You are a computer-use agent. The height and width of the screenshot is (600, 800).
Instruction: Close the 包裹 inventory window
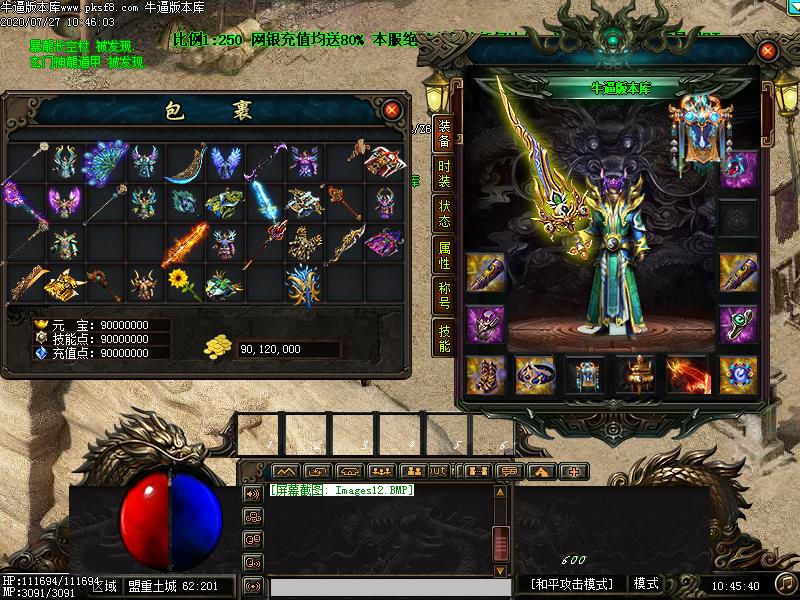(x=392, y=108)
